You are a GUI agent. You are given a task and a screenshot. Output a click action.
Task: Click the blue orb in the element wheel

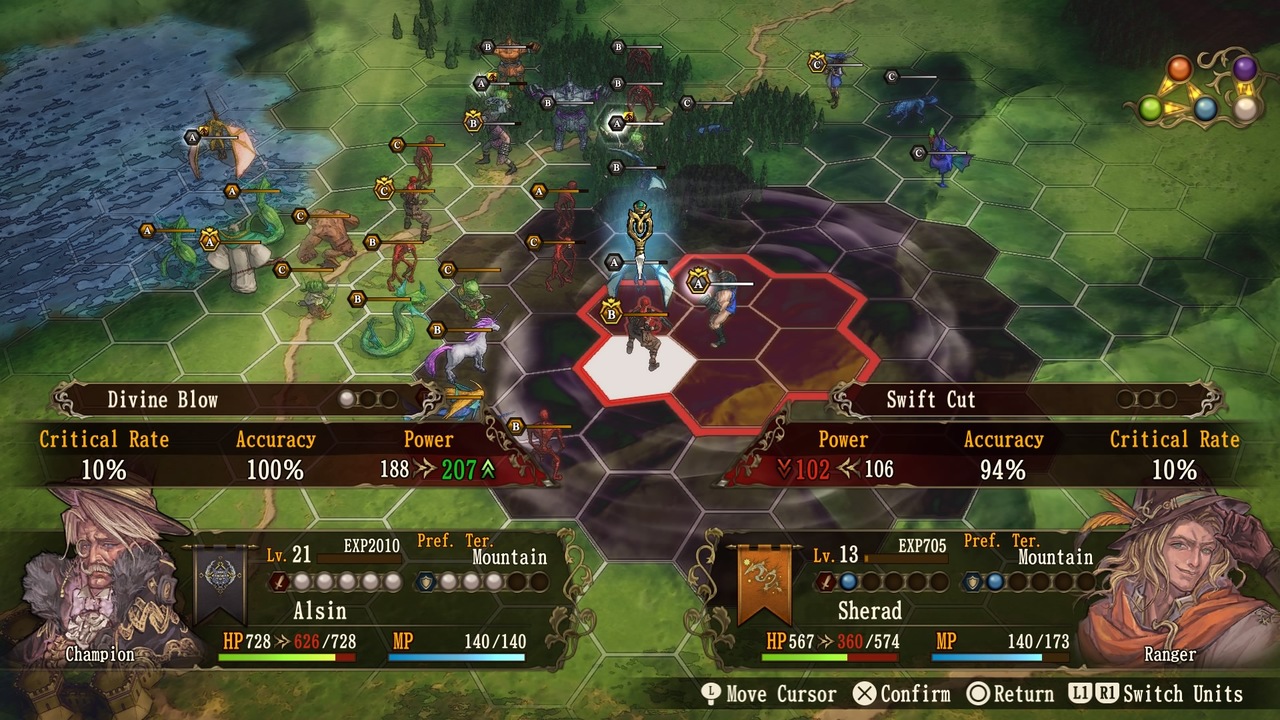(1206, 109)
